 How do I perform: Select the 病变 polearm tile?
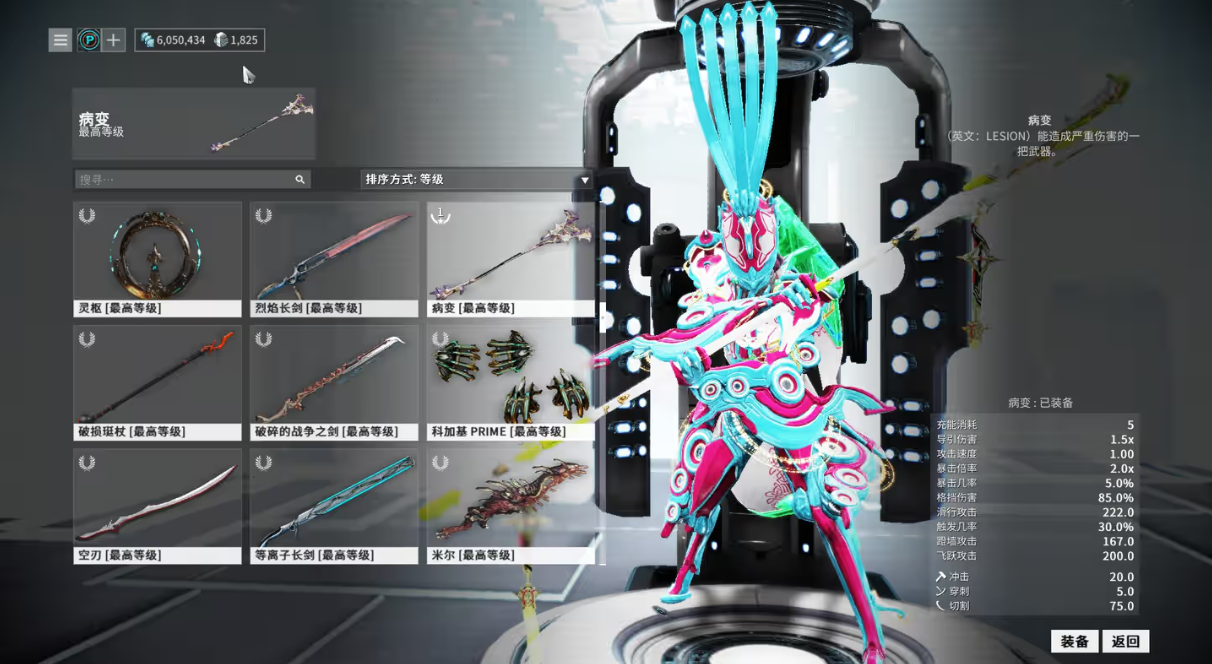point(511,259)
